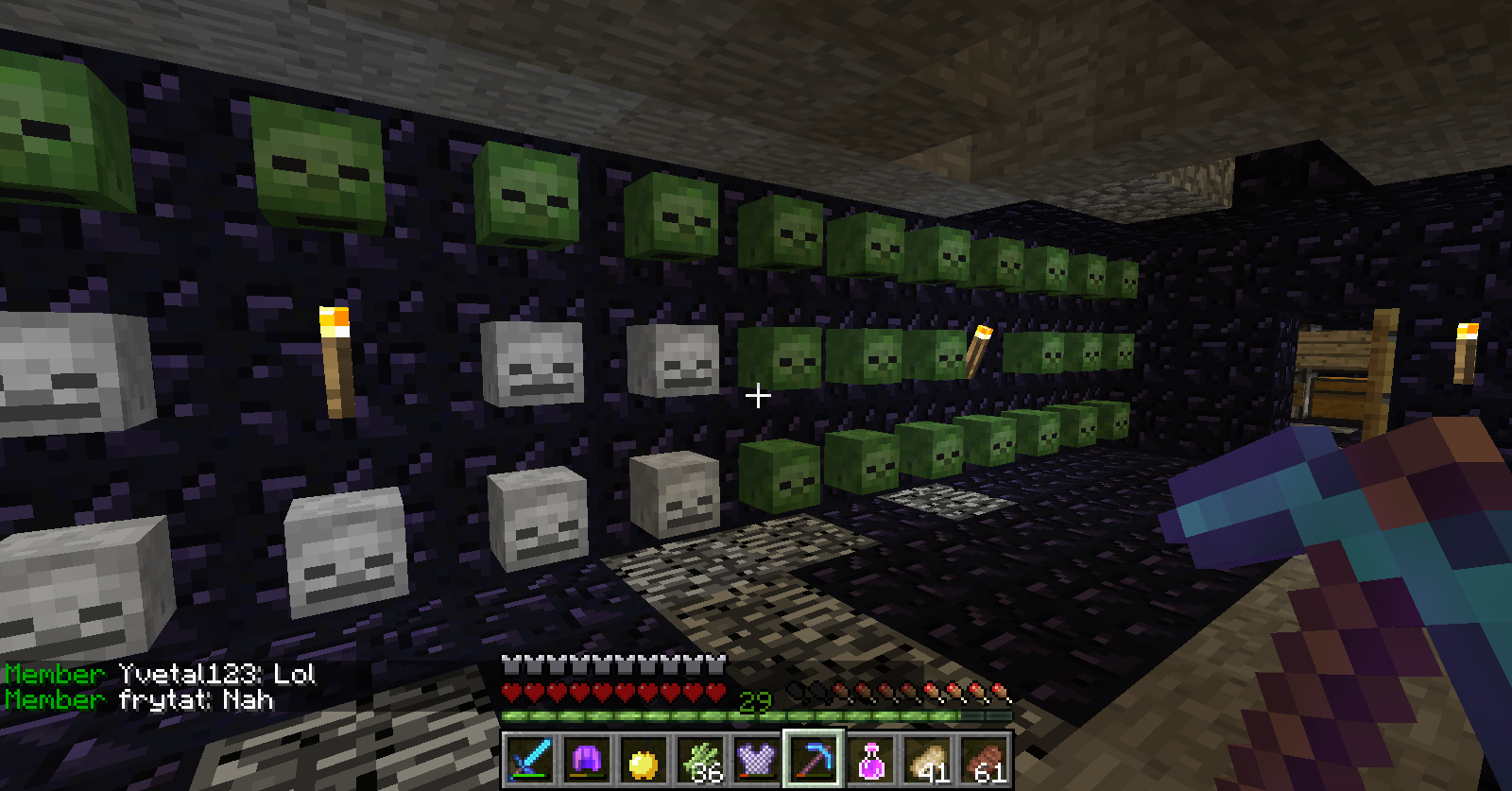
Task: Select the bread stack of 41
Action: pyautogui.click(x=927, y=760)
